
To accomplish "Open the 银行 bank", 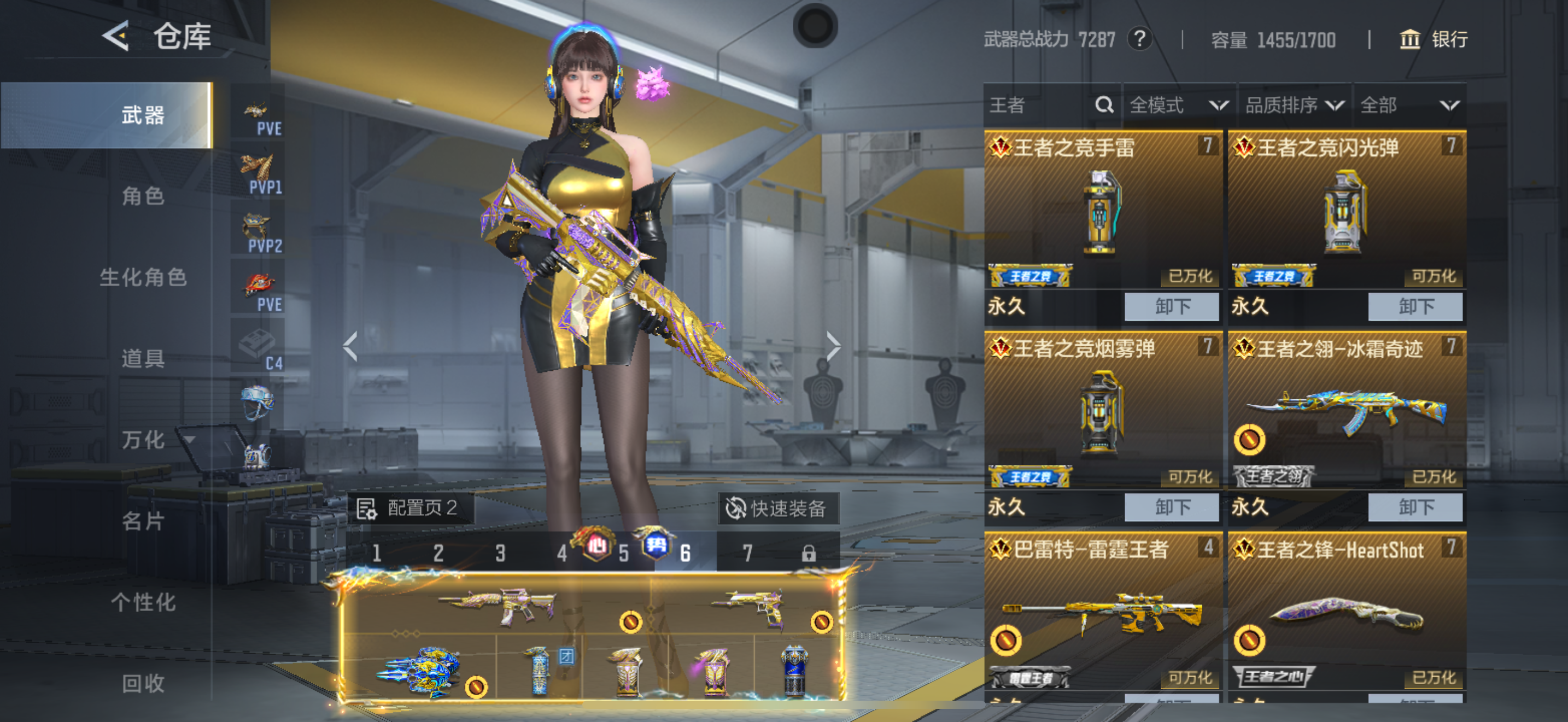I will (1434, 39).
